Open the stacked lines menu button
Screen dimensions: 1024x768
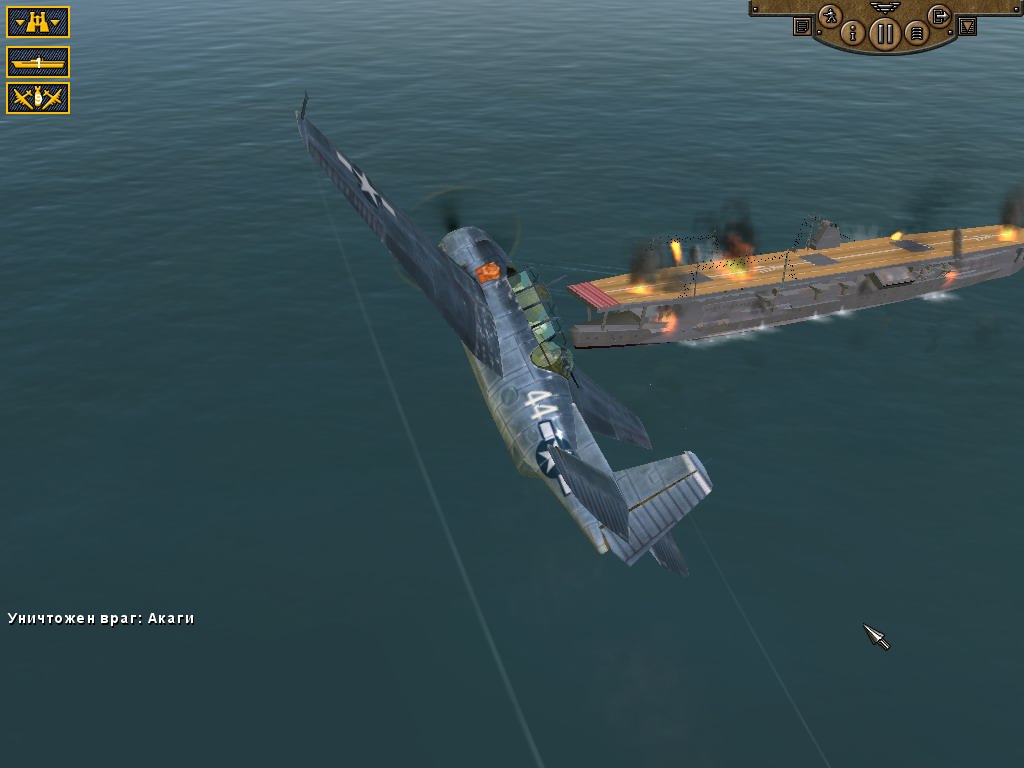915,34
